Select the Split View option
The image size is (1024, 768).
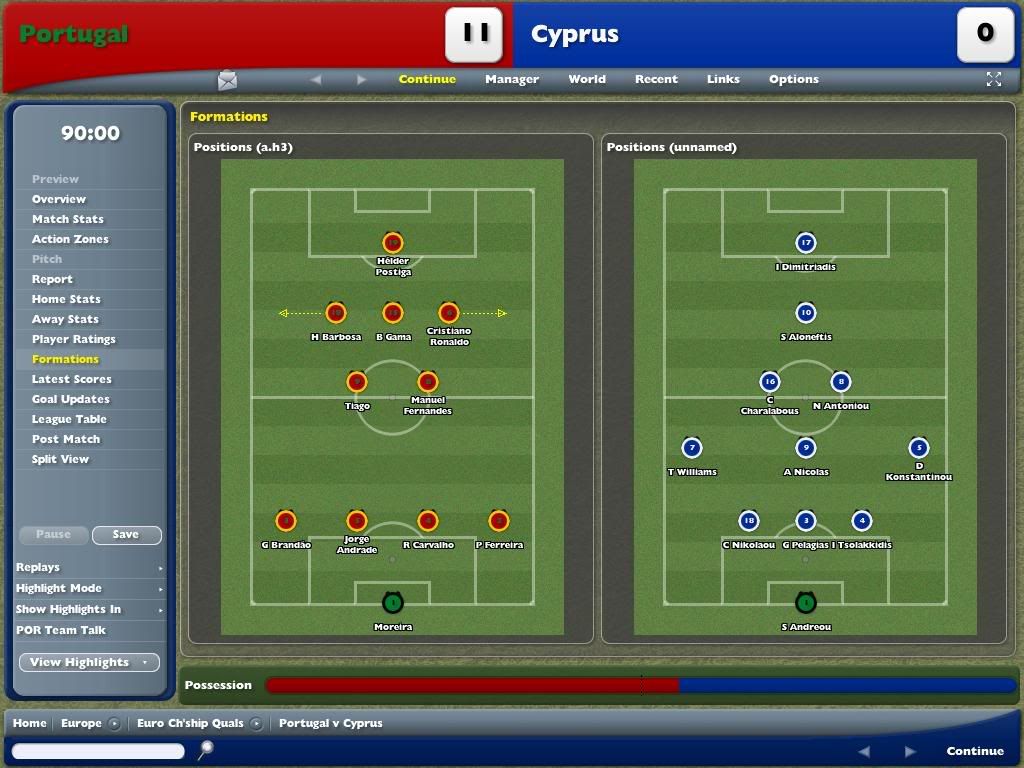point(60,459)
